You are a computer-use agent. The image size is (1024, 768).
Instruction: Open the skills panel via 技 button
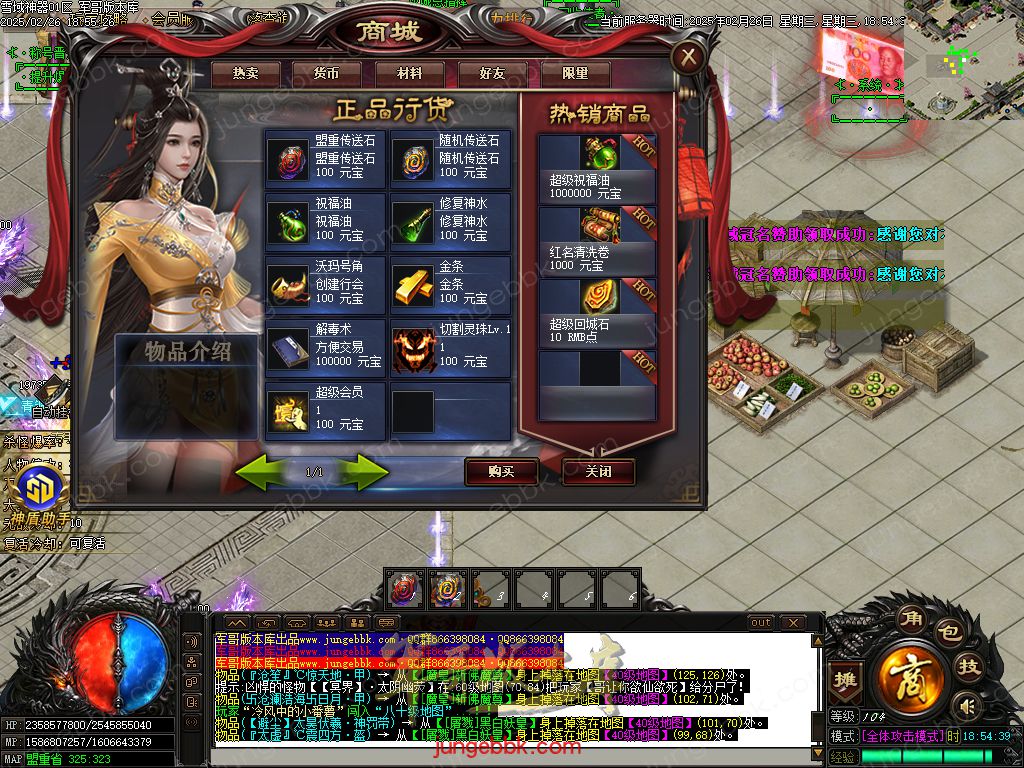[969, 668]
